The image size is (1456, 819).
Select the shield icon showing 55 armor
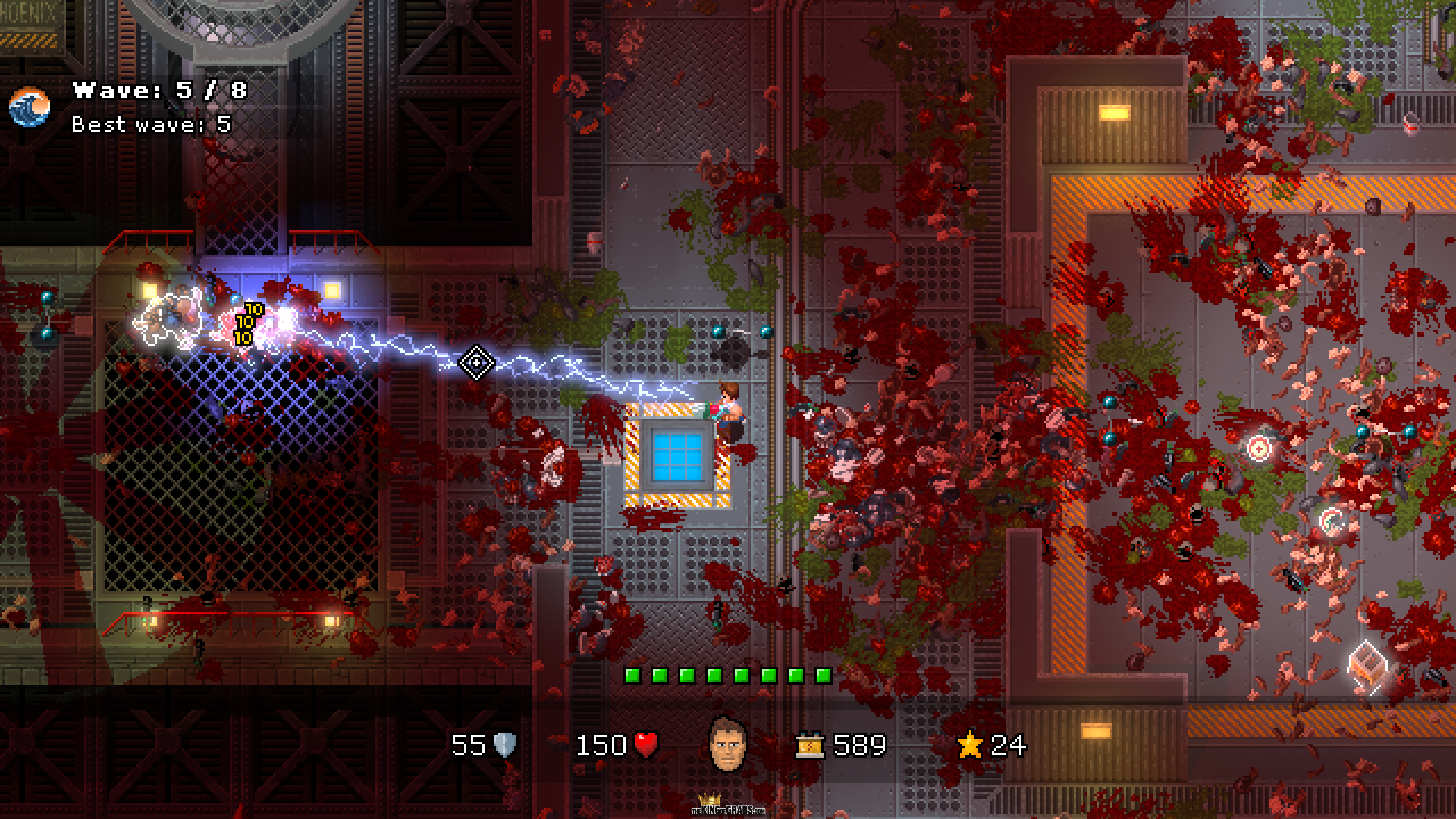point(507,745)
